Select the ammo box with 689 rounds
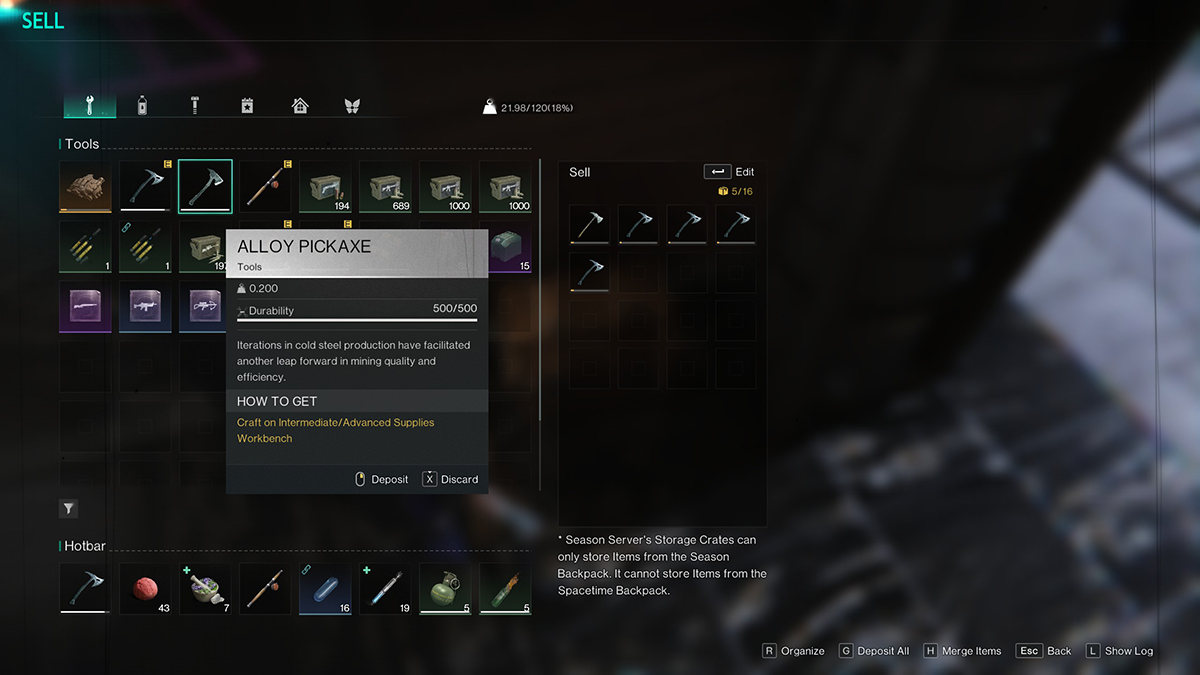 (385, 187)
